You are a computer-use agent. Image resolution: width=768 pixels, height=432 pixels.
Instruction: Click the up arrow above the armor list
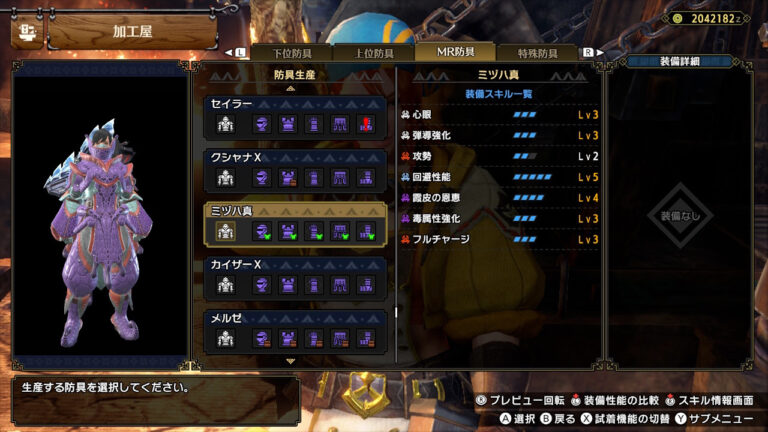[x=291, y=88]
